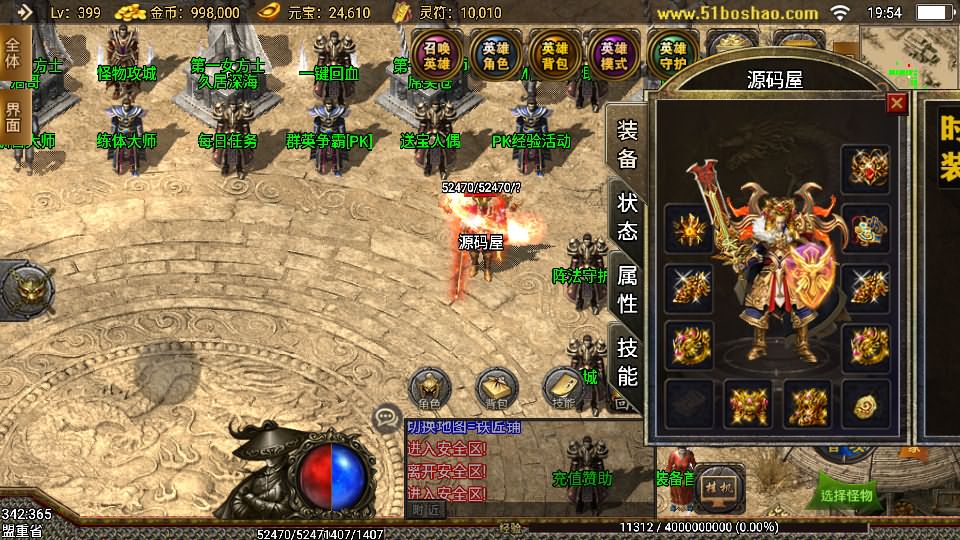Select the 技能 skills tab on the panel
The image size is (960, 540).
click(627, 361)
